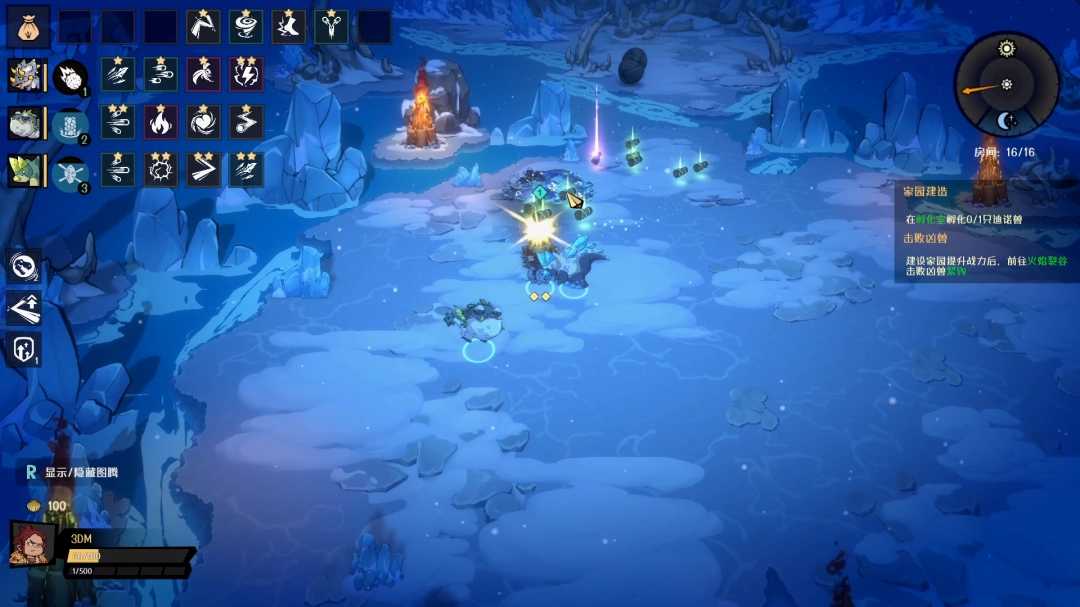
Task: Select the swirling heart skill icon
Action: click(x=204, y=122)
